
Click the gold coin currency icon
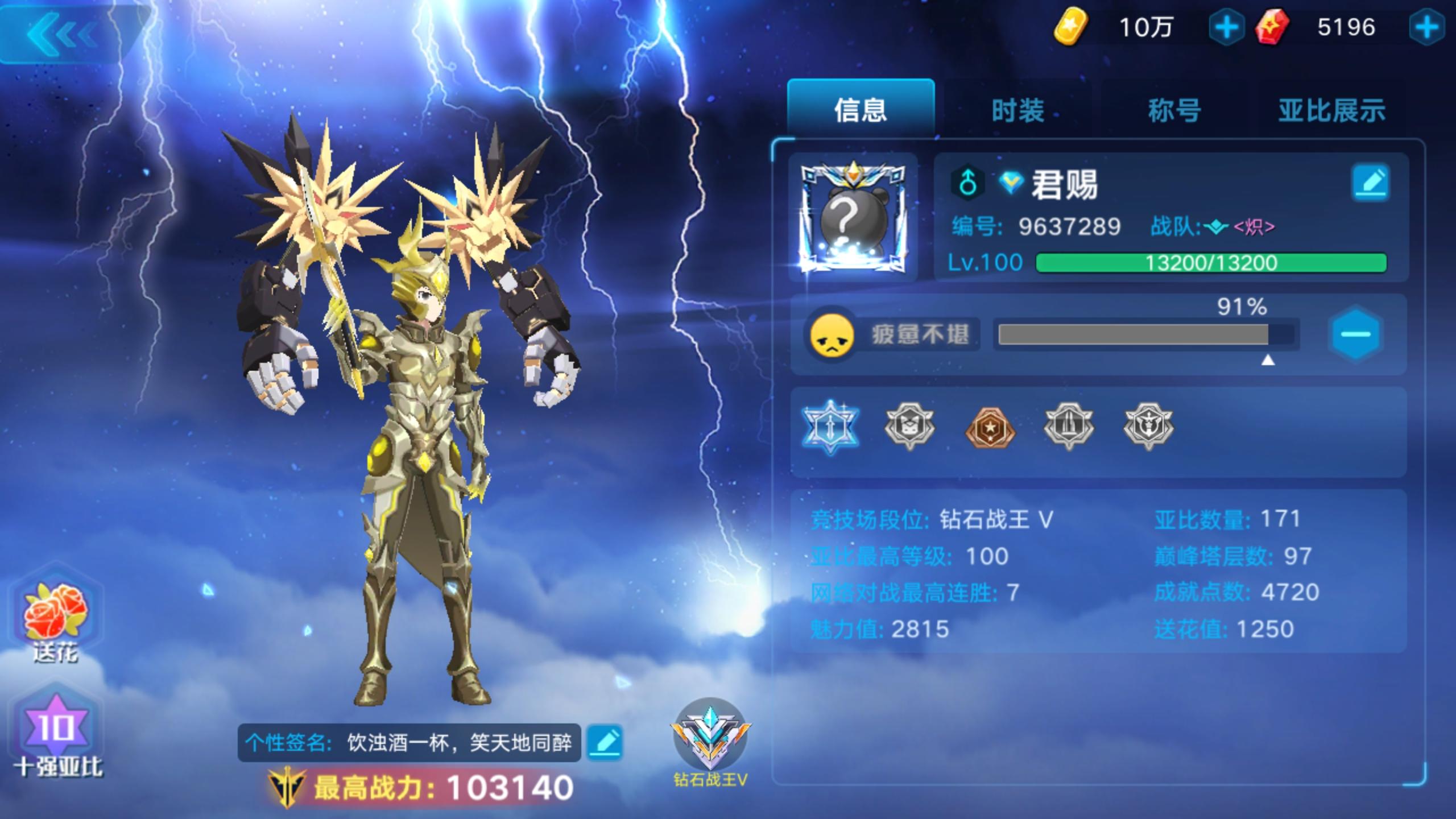click(x=1074, y=27)
